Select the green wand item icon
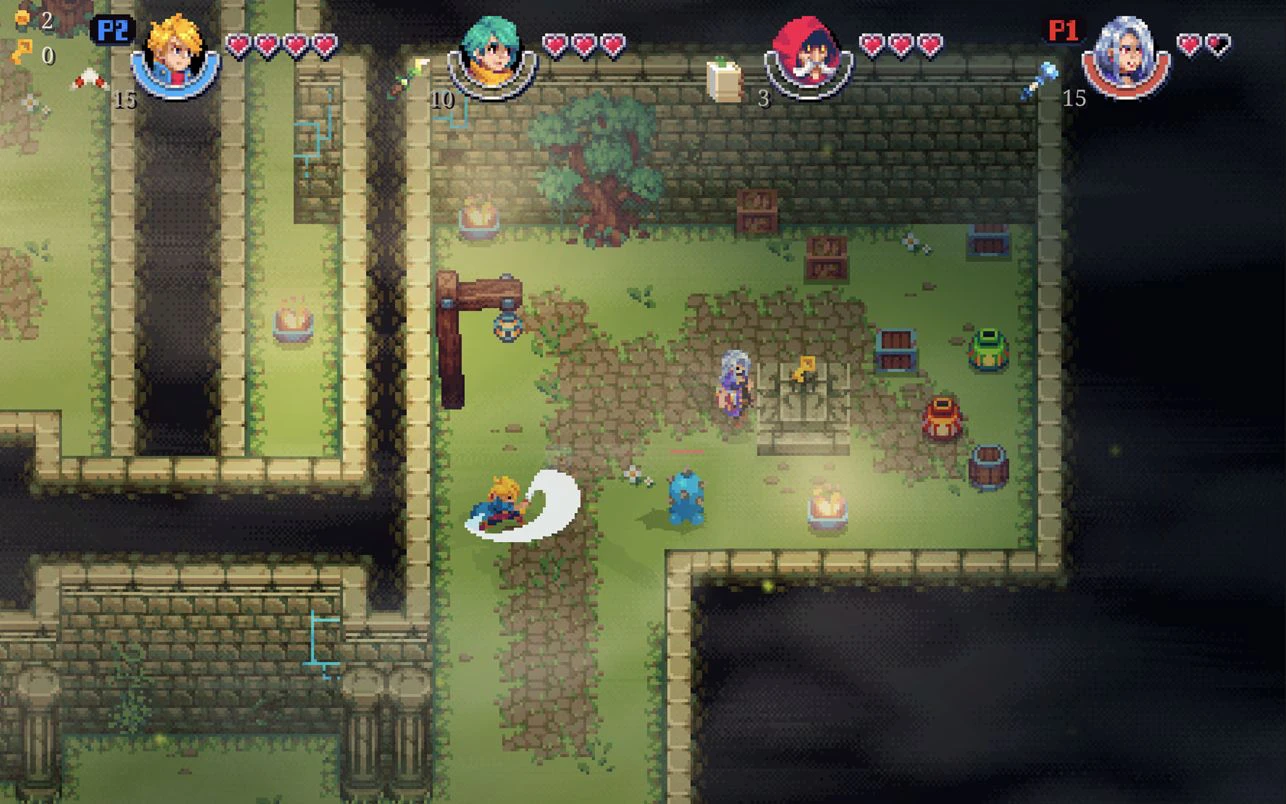 [409, 78]
